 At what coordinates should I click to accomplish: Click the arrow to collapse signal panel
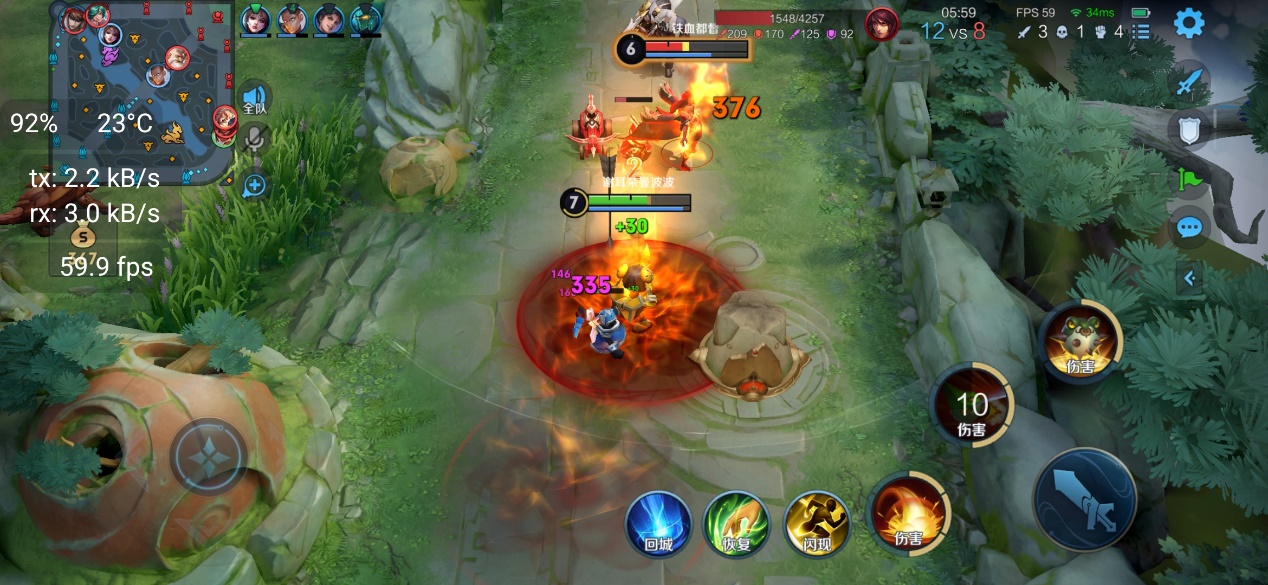coord(1190,278)
